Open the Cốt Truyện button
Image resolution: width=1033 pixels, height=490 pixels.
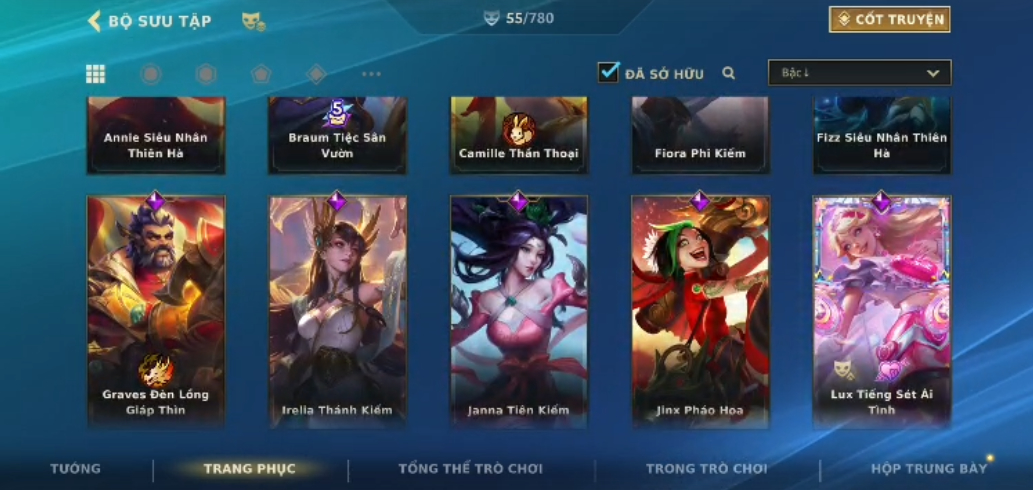tap(889, 19)
